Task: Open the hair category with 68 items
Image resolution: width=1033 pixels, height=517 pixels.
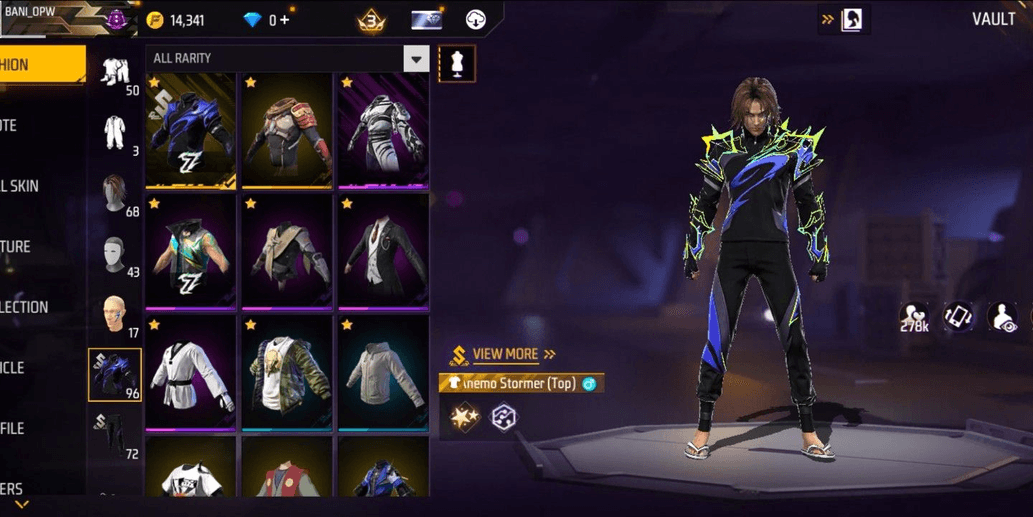Action: 115,194
